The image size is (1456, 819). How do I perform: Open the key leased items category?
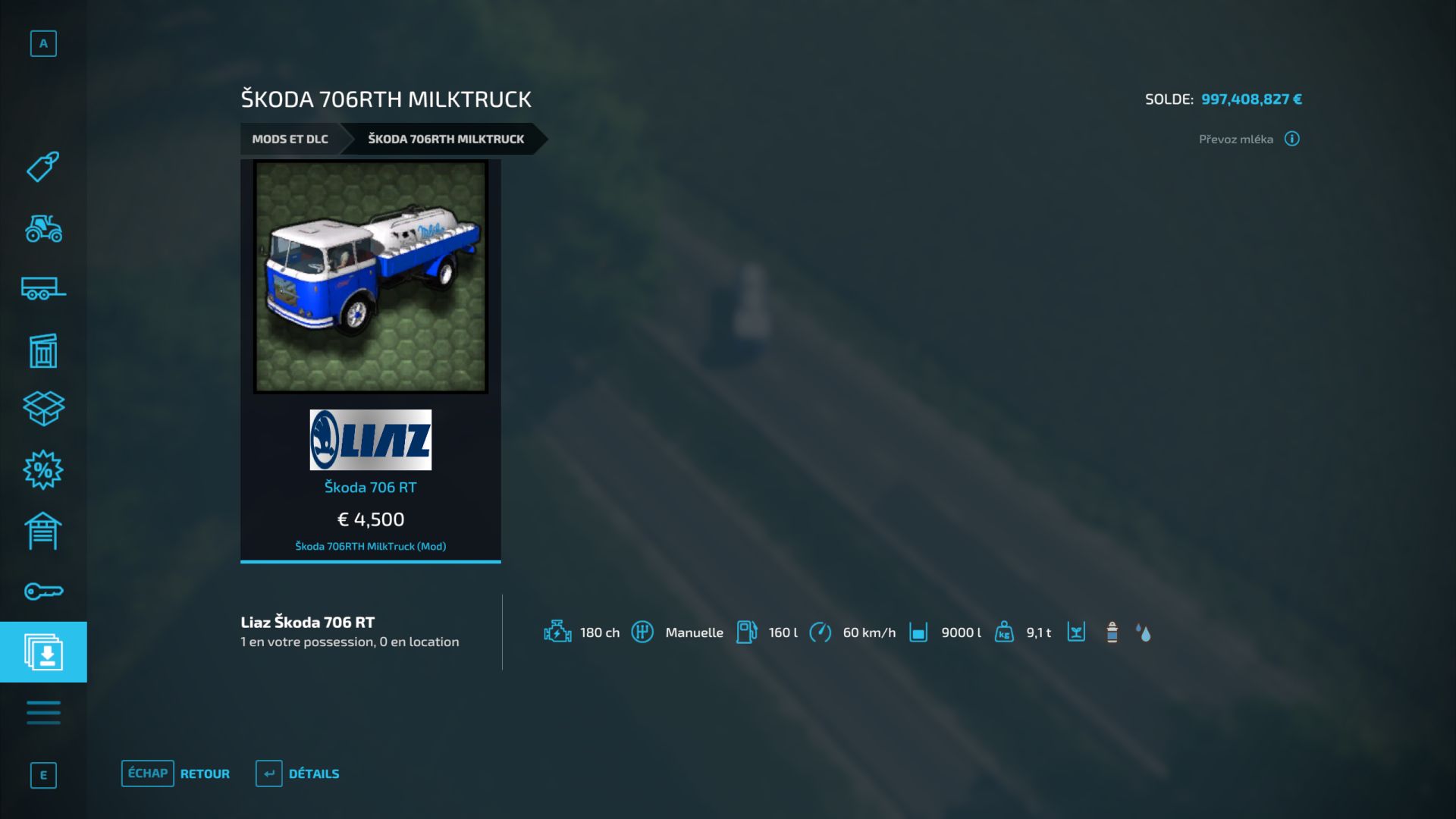point(43,591)
